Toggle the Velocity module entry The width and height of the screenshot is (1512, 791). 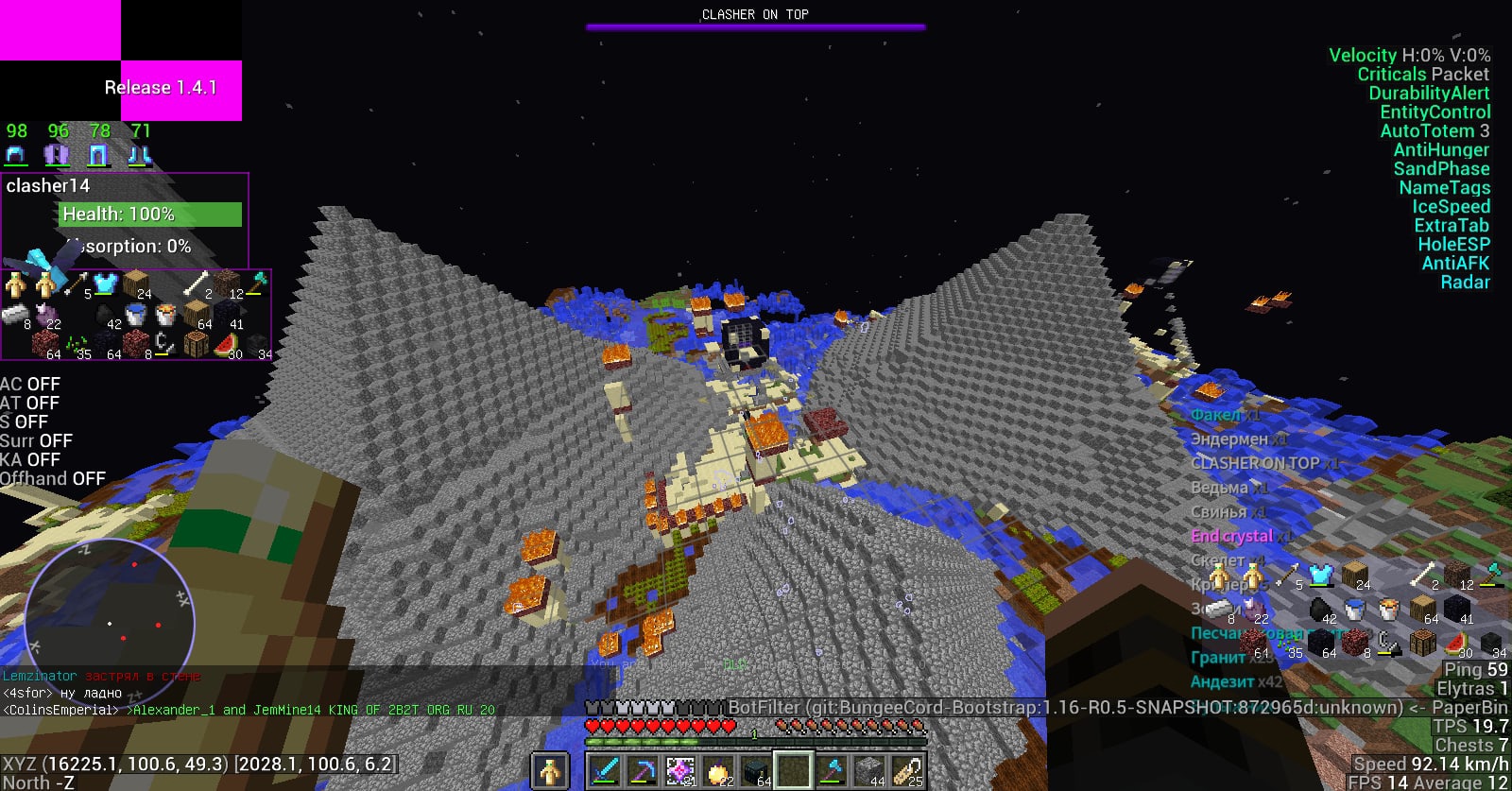(x=1409, y=56)
